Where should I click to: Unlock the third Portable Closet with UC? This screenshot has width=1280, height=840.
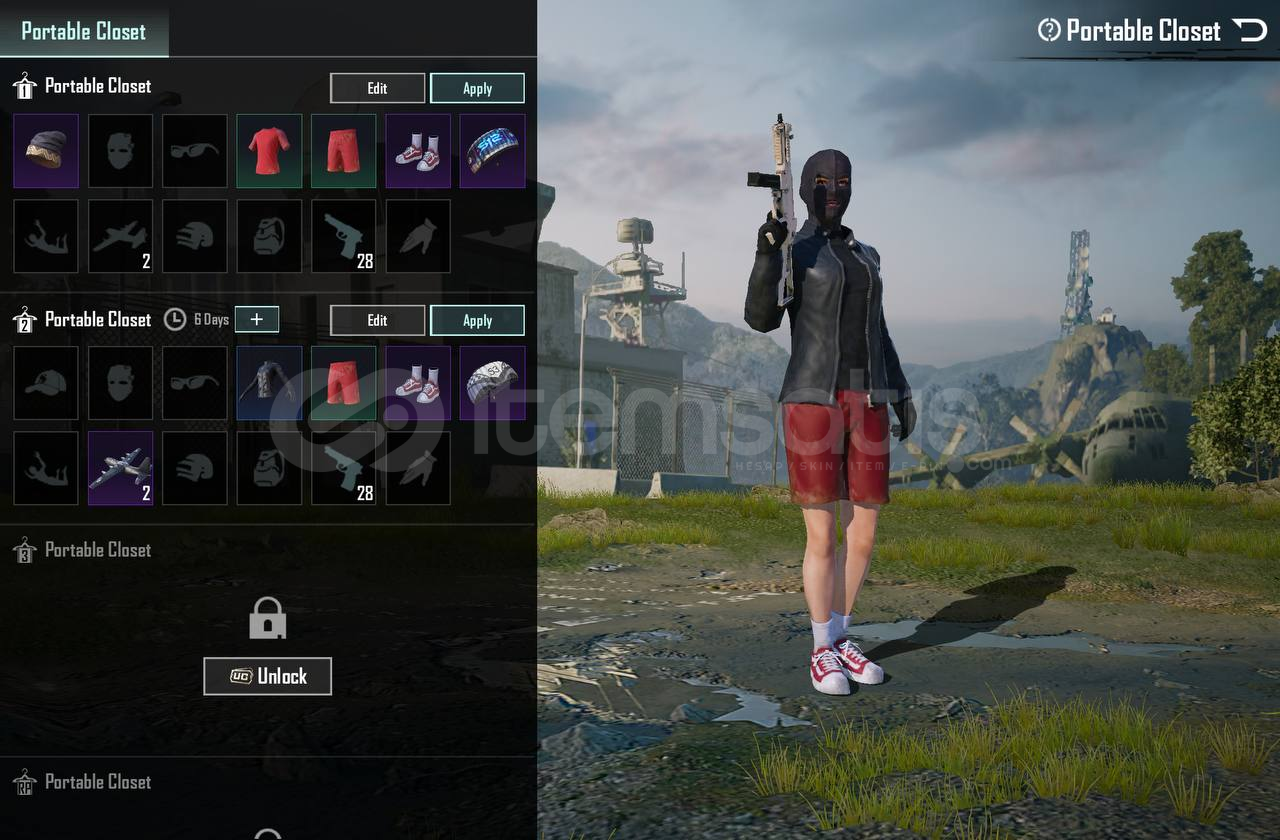[267, 676]
